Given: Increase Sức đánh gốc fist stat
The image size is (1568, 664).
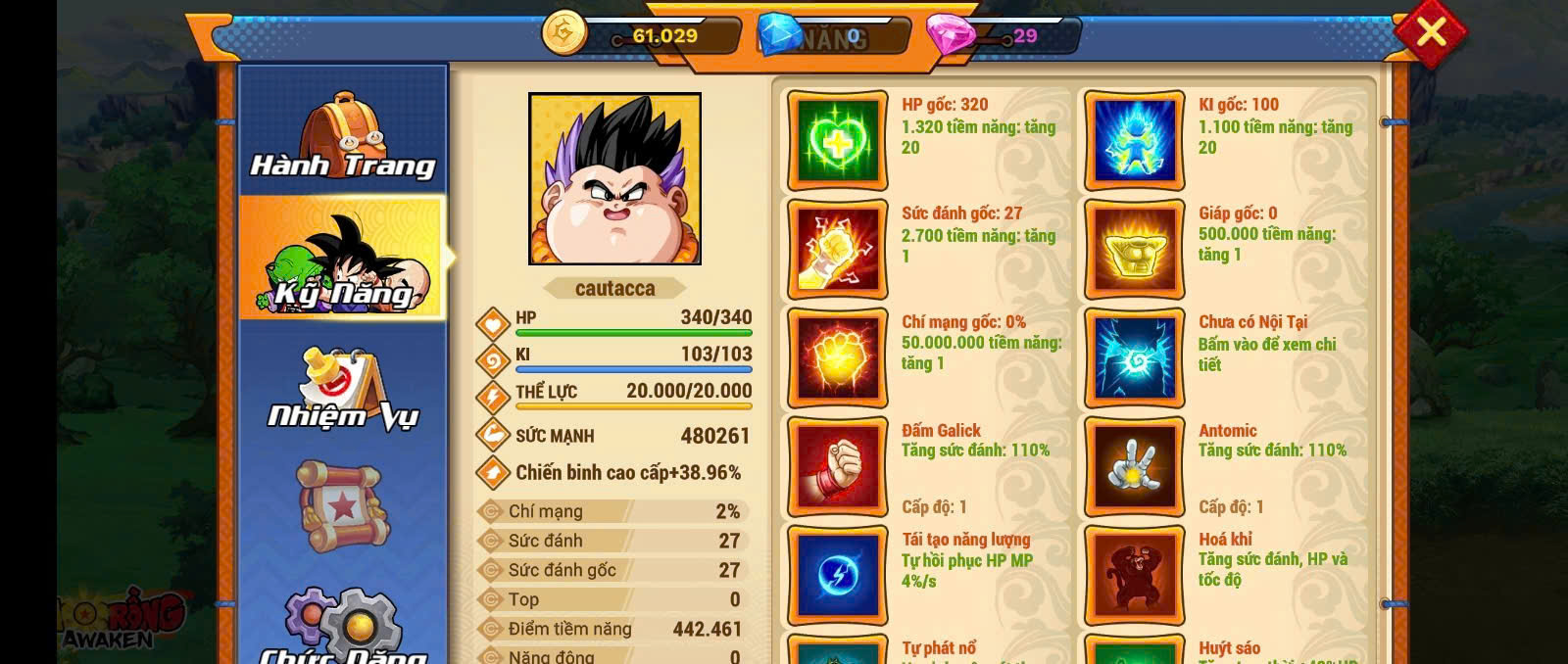Looking at the screenshot, I should click(837, 250).
